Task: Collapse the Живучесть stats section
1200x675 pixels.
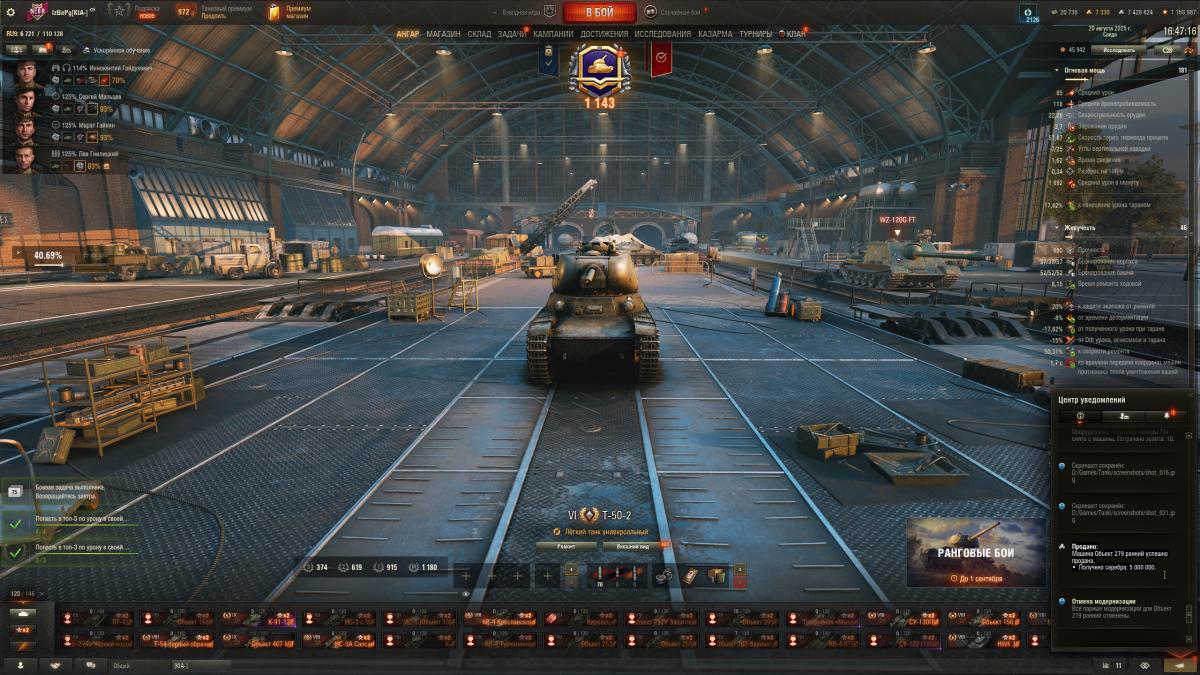Action: tap(1079, 228)
